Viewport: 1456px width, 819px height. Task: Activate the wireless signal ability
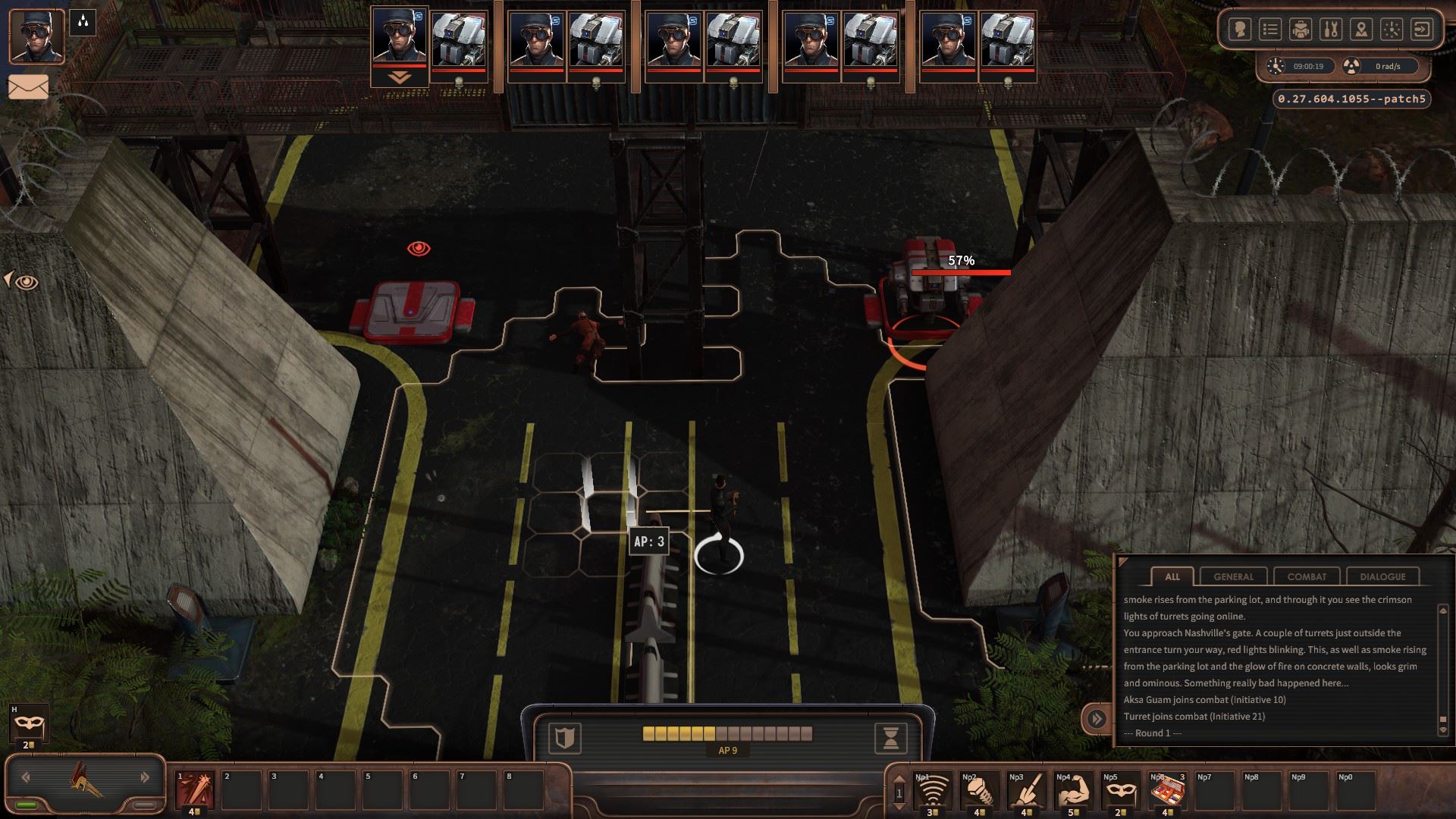[x=934, y=791]
